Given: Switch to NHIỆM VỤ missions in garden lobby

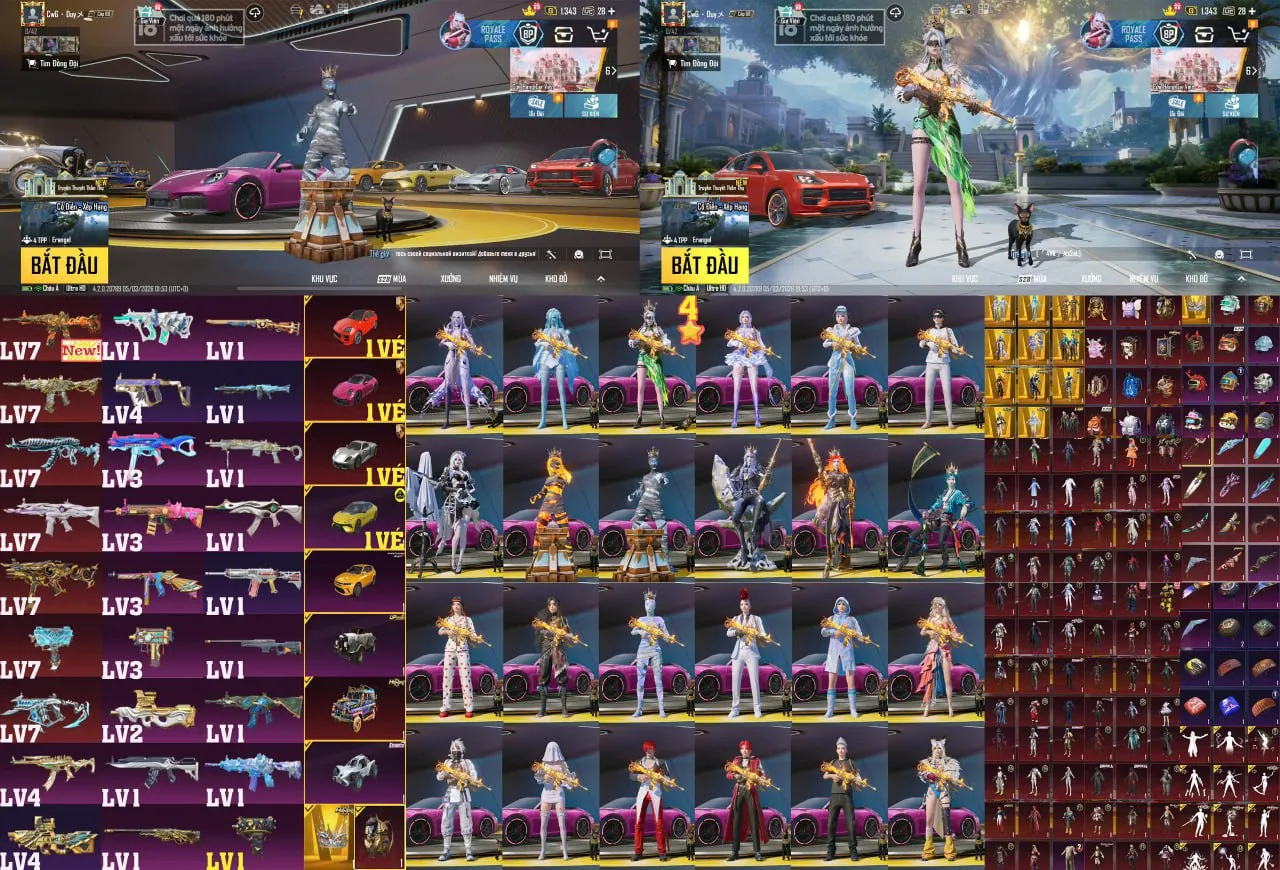Looking at the screenshot, I should pos(1143,279).
